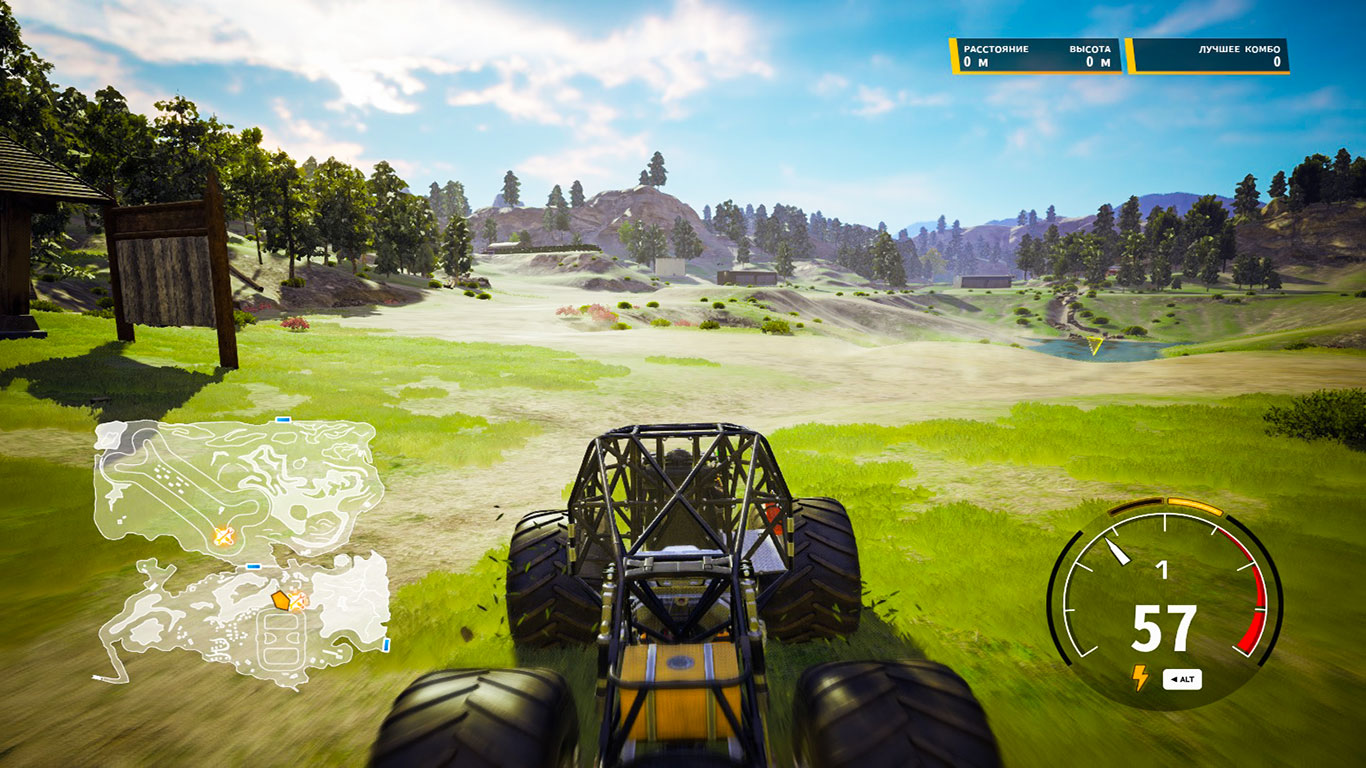Image resolution: width=1366 pixels, height=768 pixels.
Task: Click the blue marker between the two map sections
Action: tap(253, 567)
